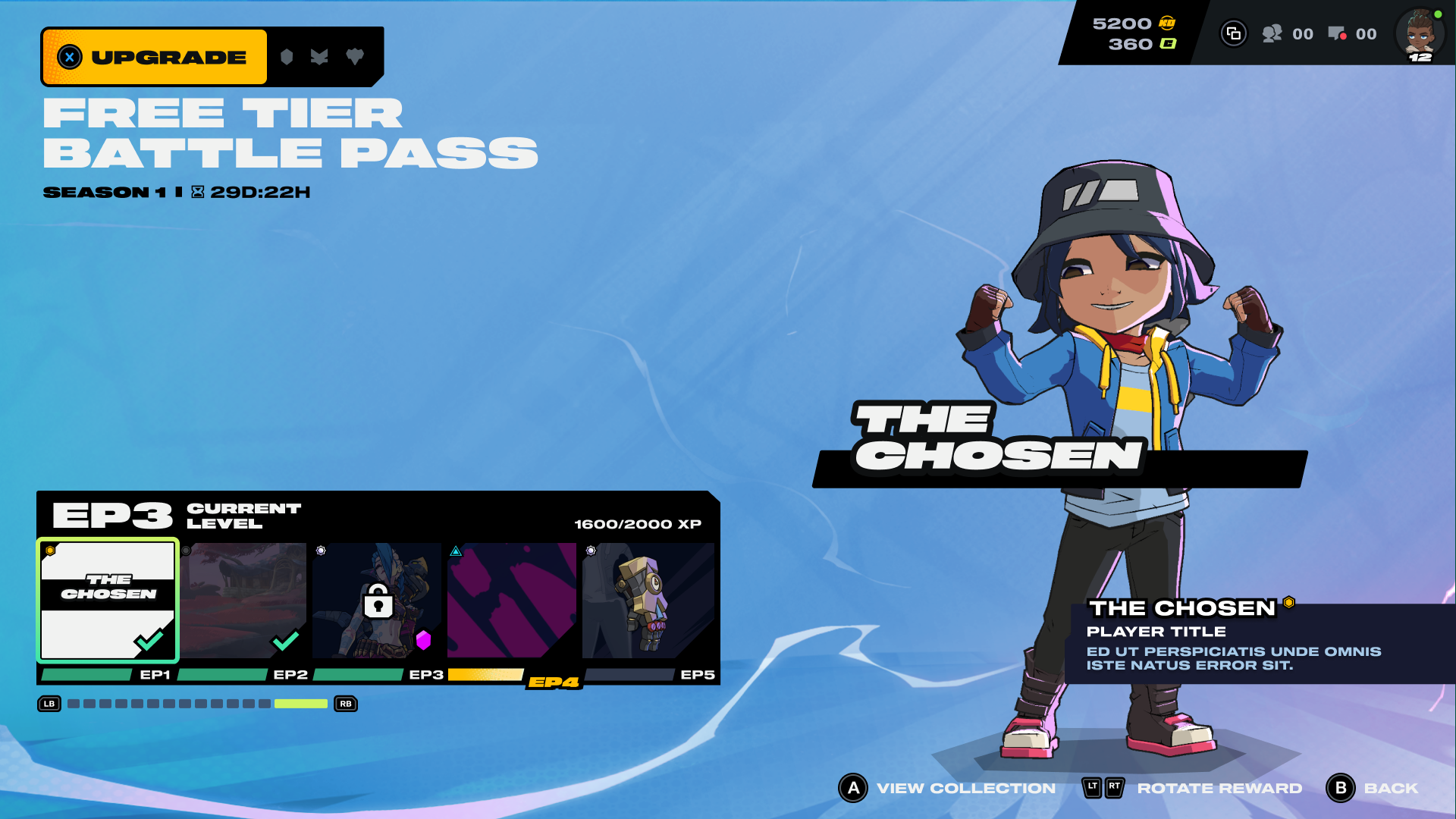Open the chat messages icon
Screen dimensions: 1456x819
point(1337,34)
